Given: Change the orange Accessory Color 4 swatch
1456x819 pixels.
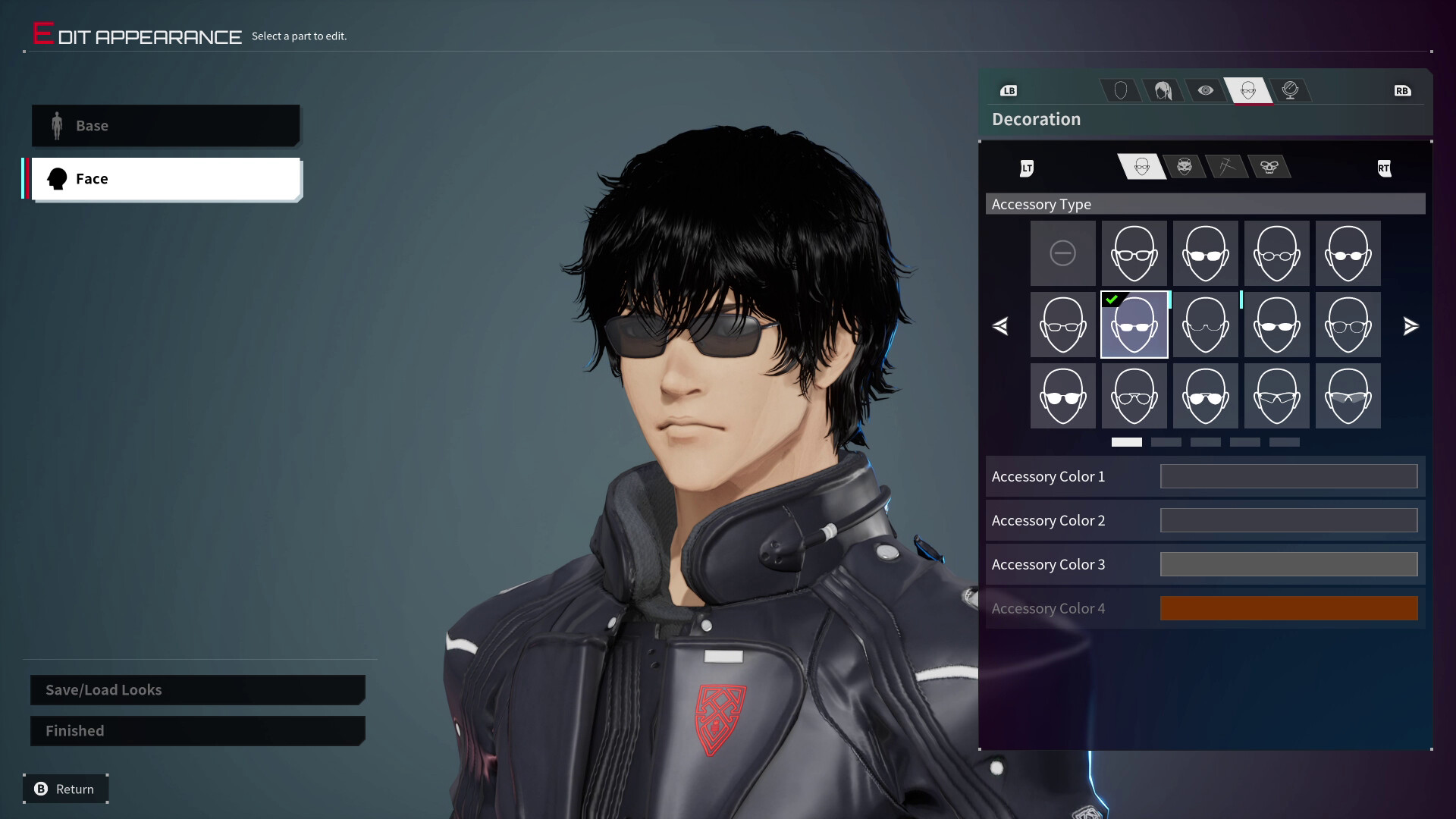Looking at the screenshot, I should coord(1288,608).
